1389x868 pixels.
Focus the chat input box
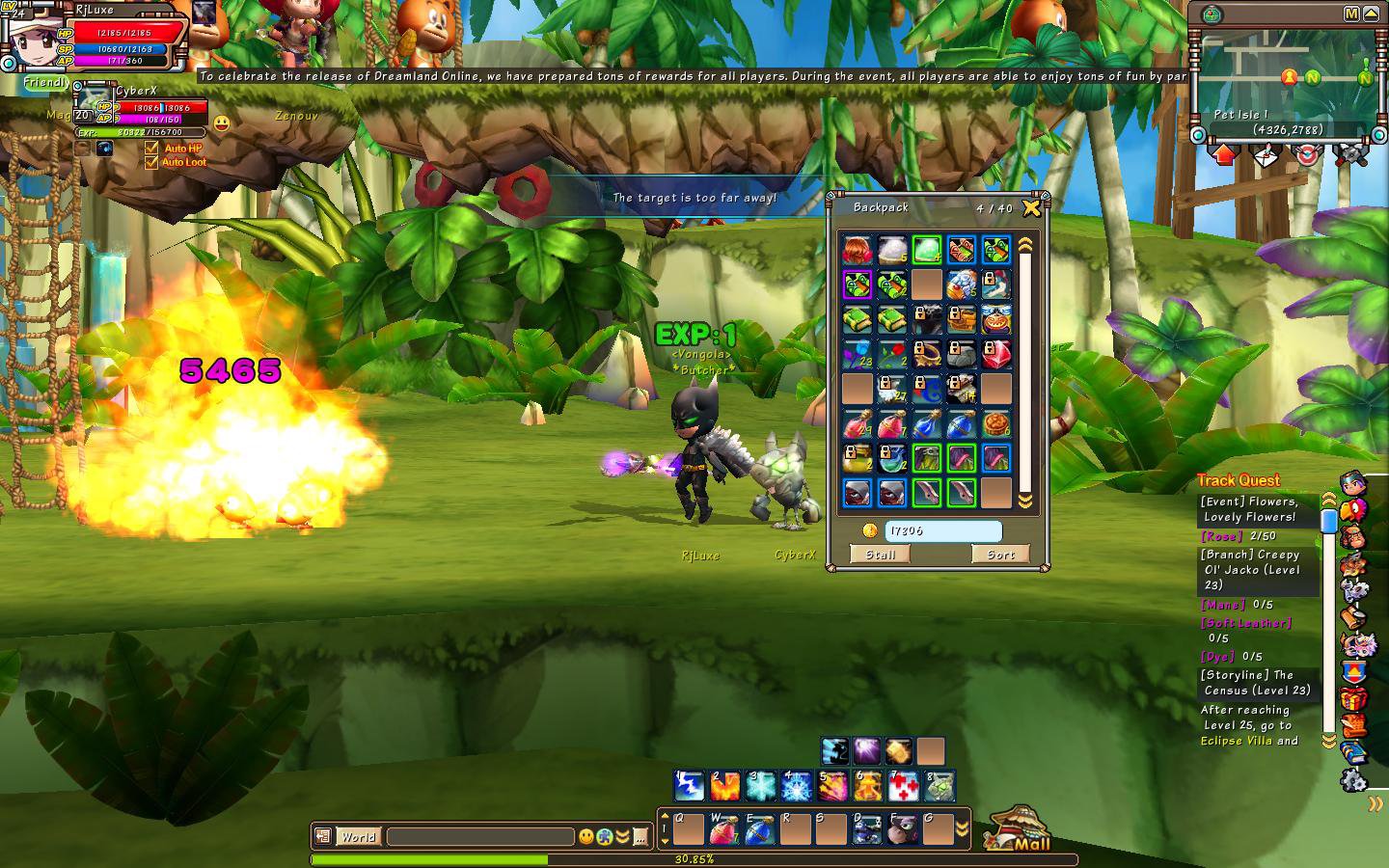coord(479,837)
